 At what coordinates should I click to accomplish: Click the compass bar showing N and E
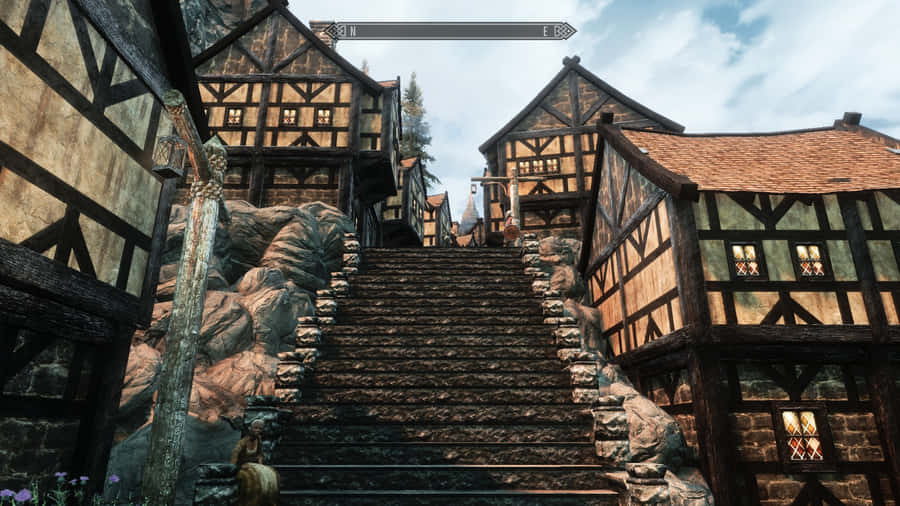pos(449,31)
